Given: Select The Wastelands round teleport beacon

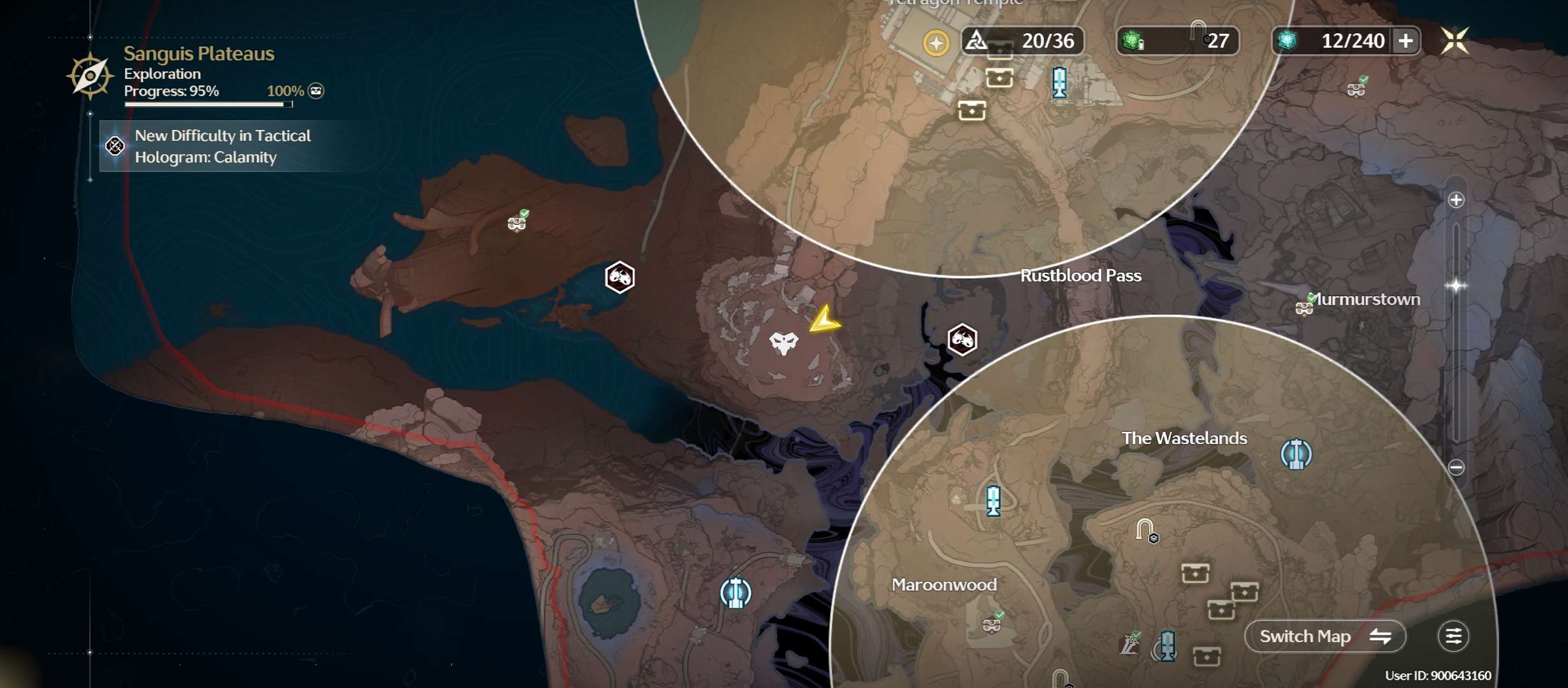Looking at the screenshot, I should point(1296,454).
